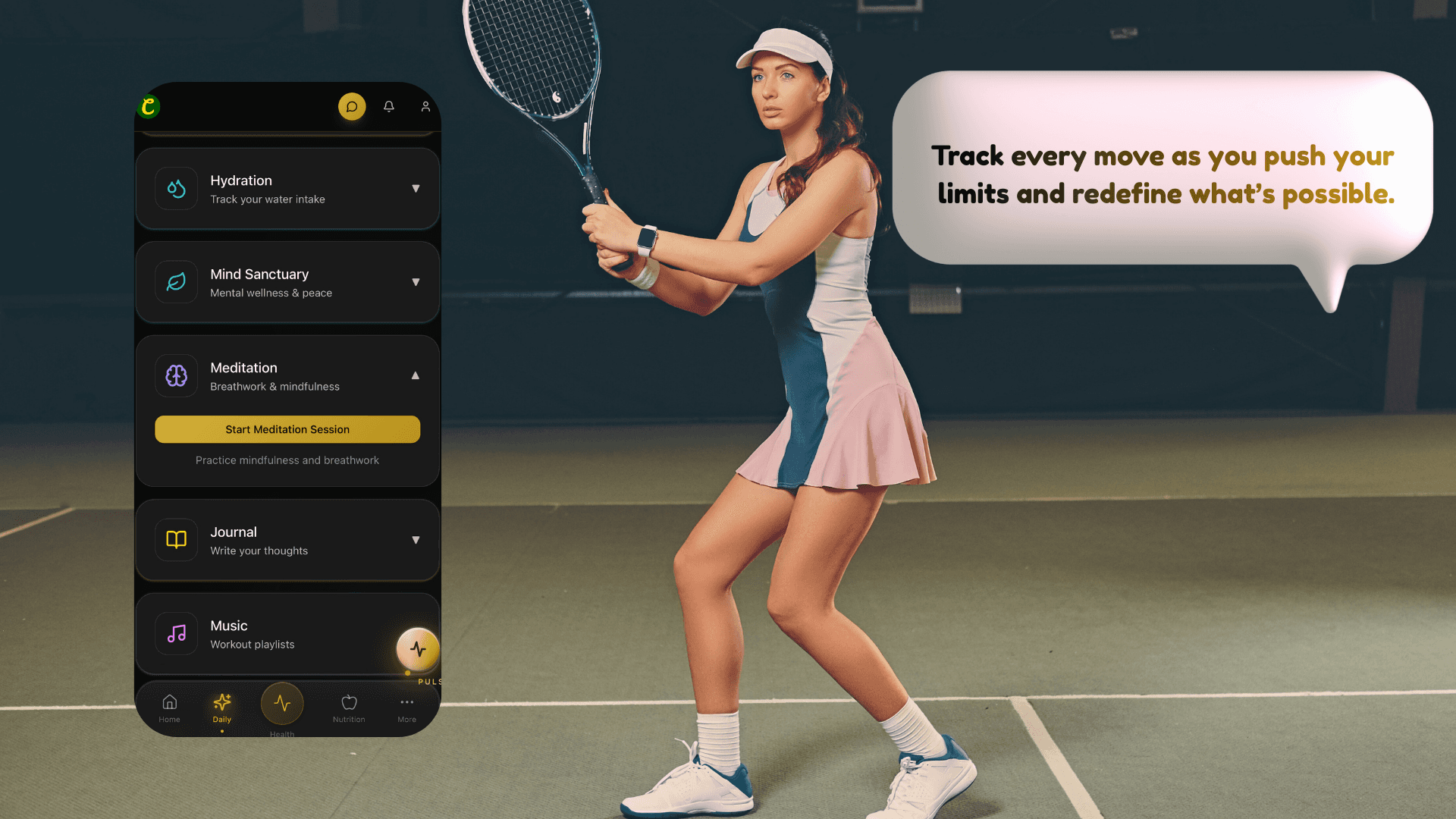The width and height of the screenshot is (1456, 819).
Task: Collapse the Meditation card
Action: click(x=416, y=375)
